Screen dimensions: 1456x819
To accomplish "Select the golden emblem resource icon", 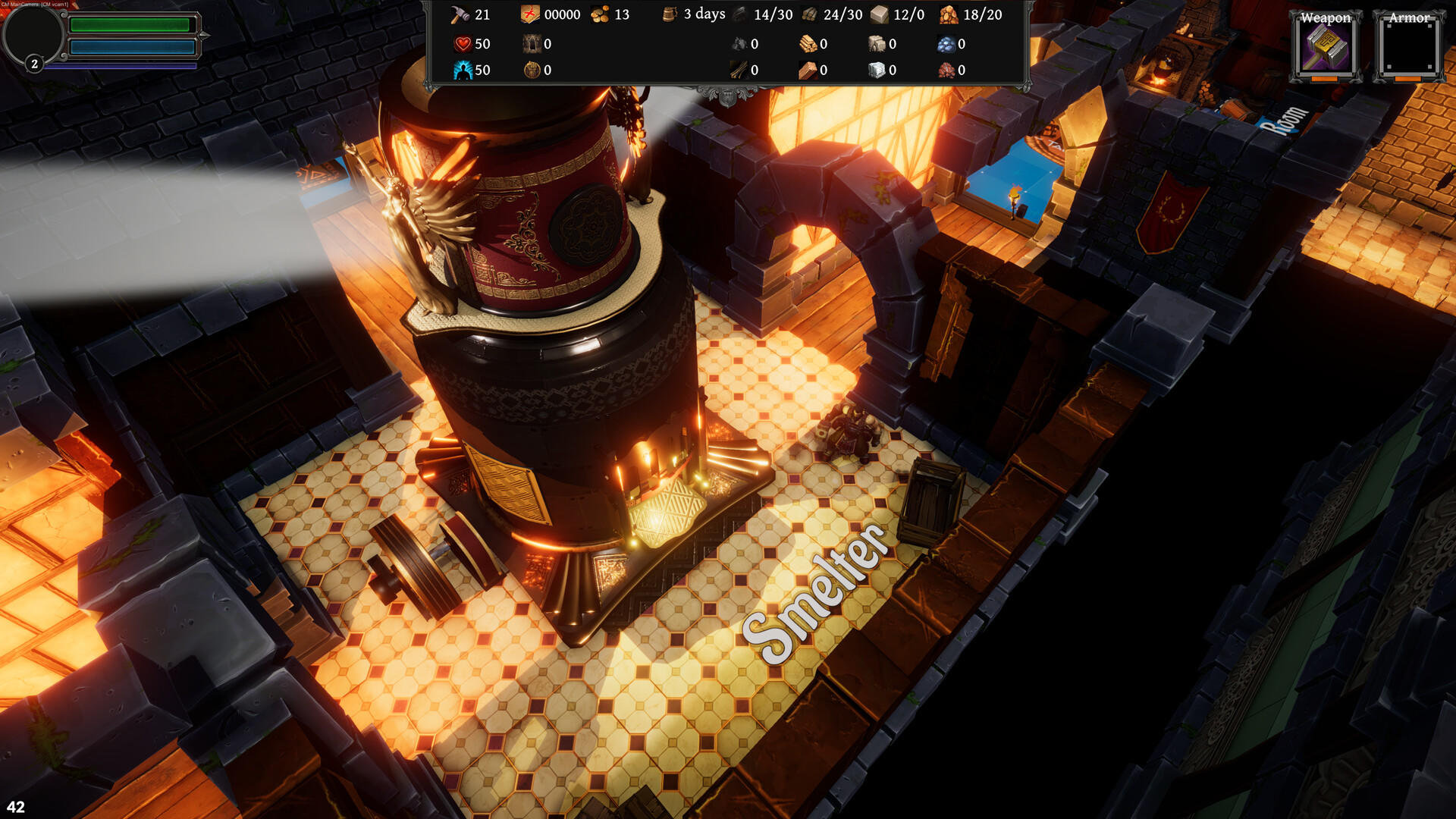I will (x=532, y=70).
